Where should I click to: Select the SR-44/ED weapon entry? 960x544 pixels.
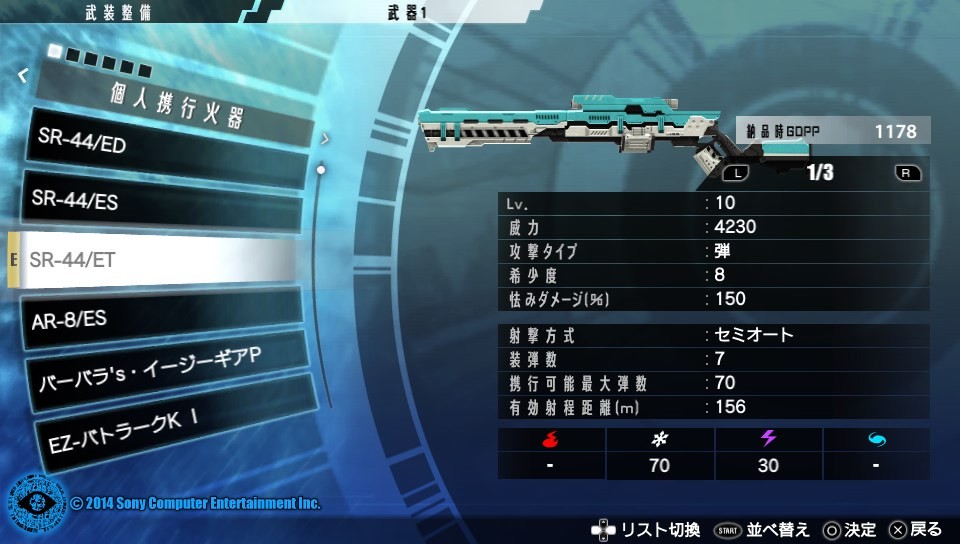(160, 146)
